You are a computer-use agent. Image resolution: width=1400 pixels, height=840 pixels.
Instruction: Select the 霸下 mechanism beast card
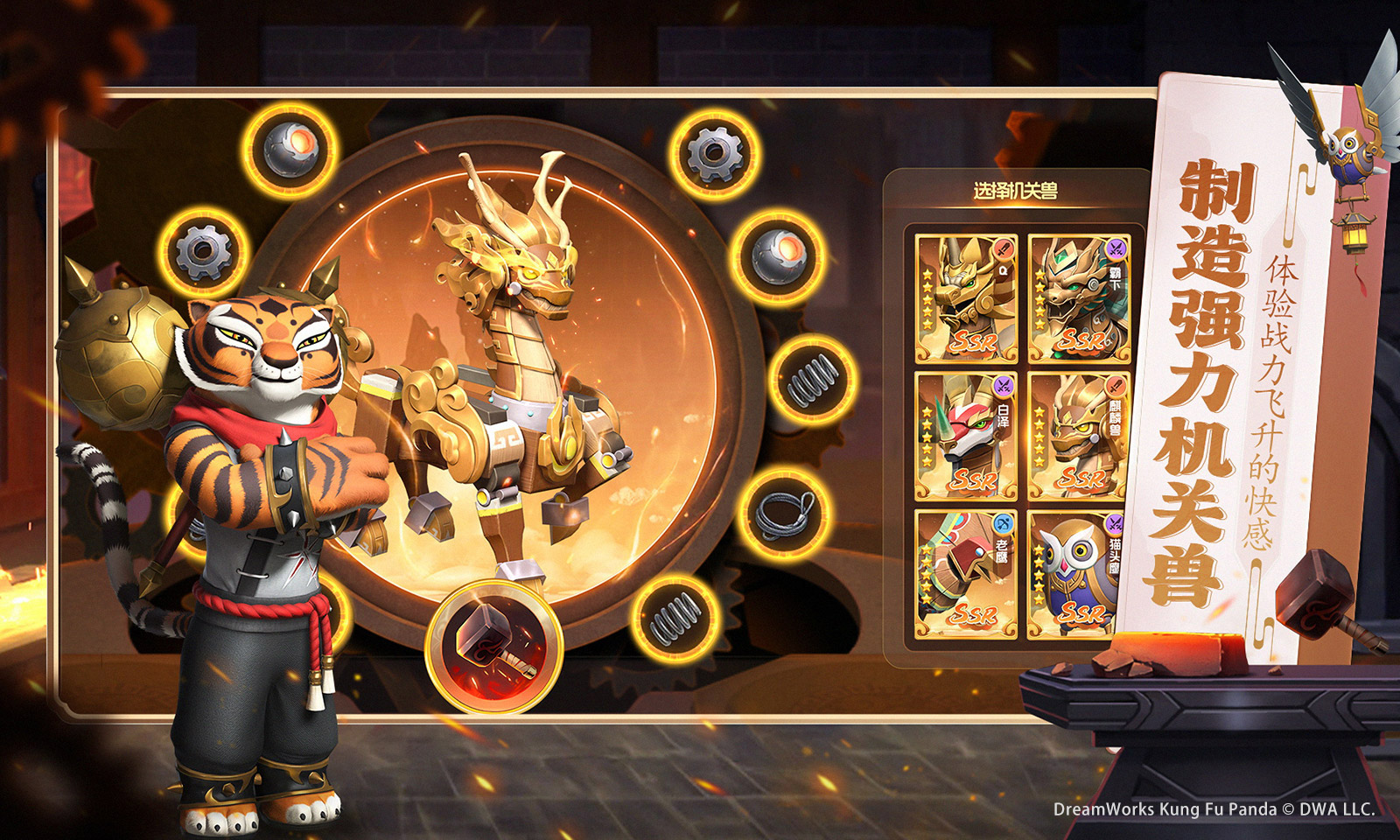pos(1080,298)
